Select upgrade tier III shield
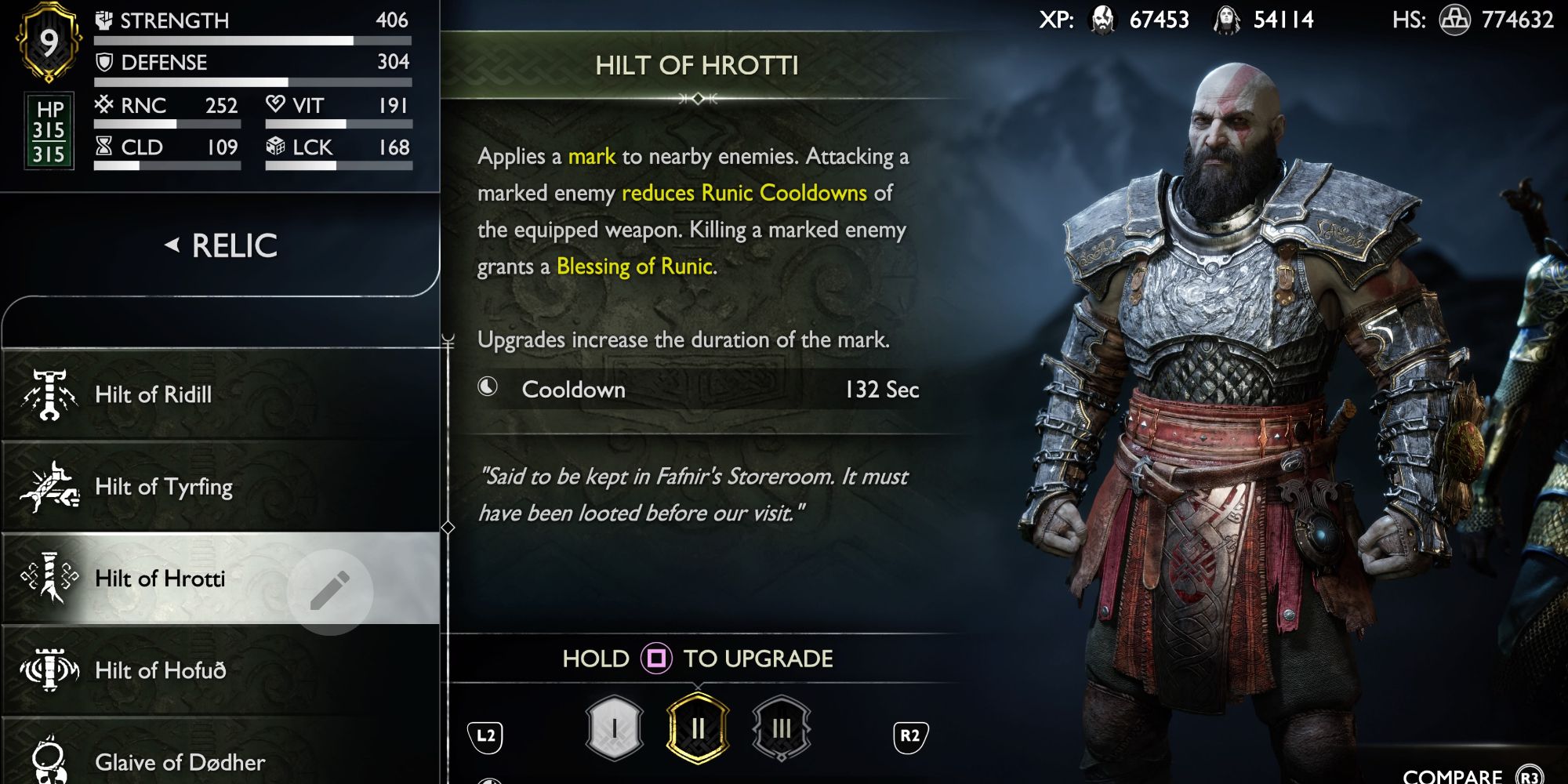This screenshot has height=784, width=1568. pos(782,728)
